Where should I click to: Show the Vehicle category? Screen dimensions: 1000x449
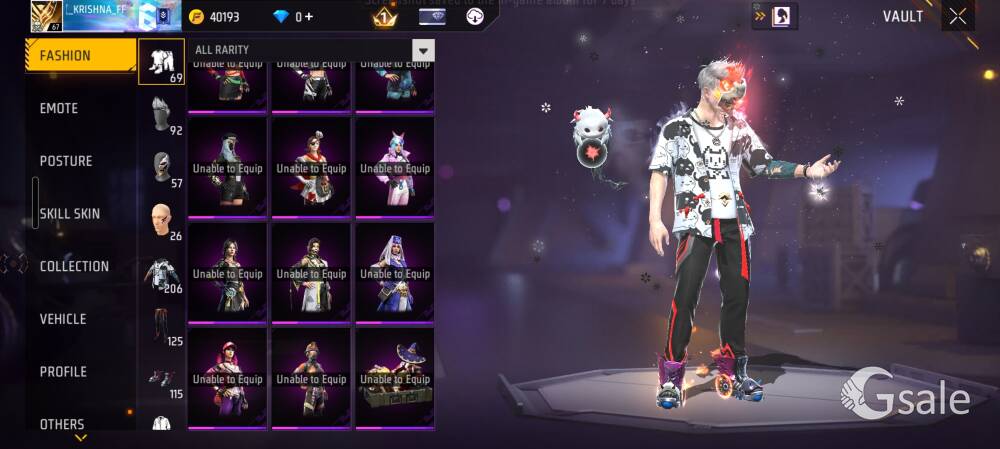pyautogui.click(x=63, y=319)
